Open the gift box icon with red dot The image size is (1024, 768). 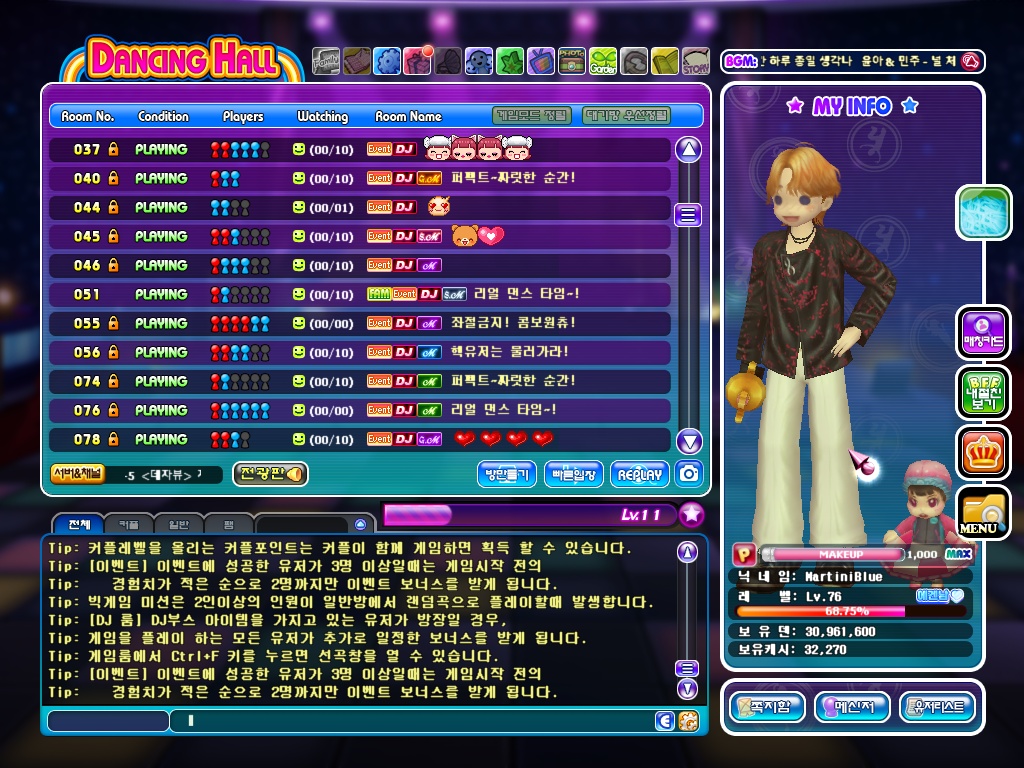[x=417, y=62]
